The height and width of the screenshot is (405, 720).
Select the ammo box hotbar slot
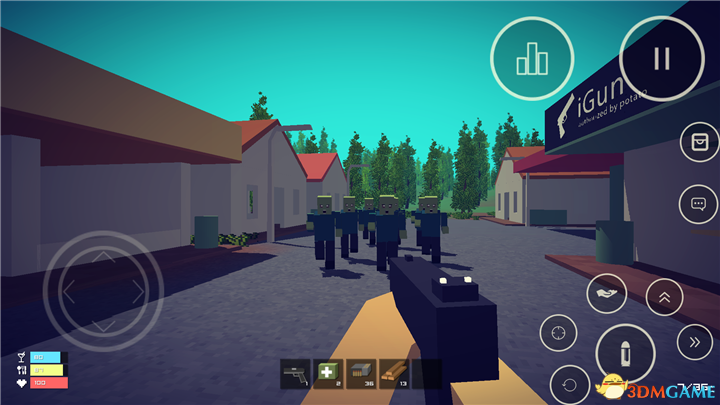tap(360, 373)
